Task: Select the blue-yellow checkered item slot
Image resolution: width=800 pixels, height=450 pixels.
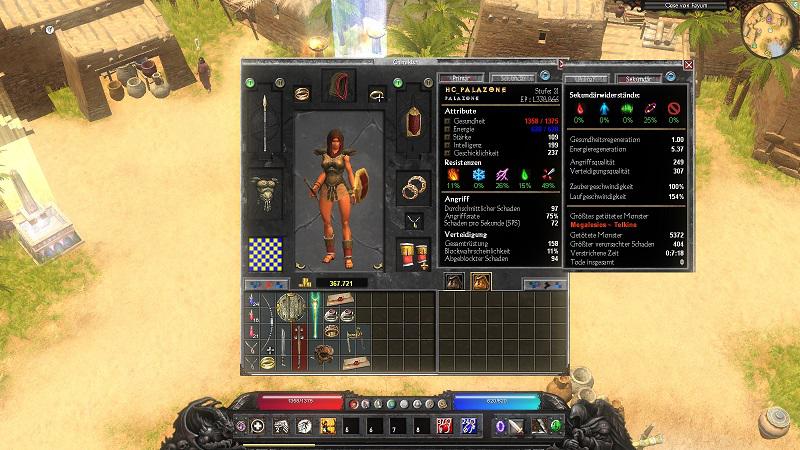Action: [x=265, y=254]
